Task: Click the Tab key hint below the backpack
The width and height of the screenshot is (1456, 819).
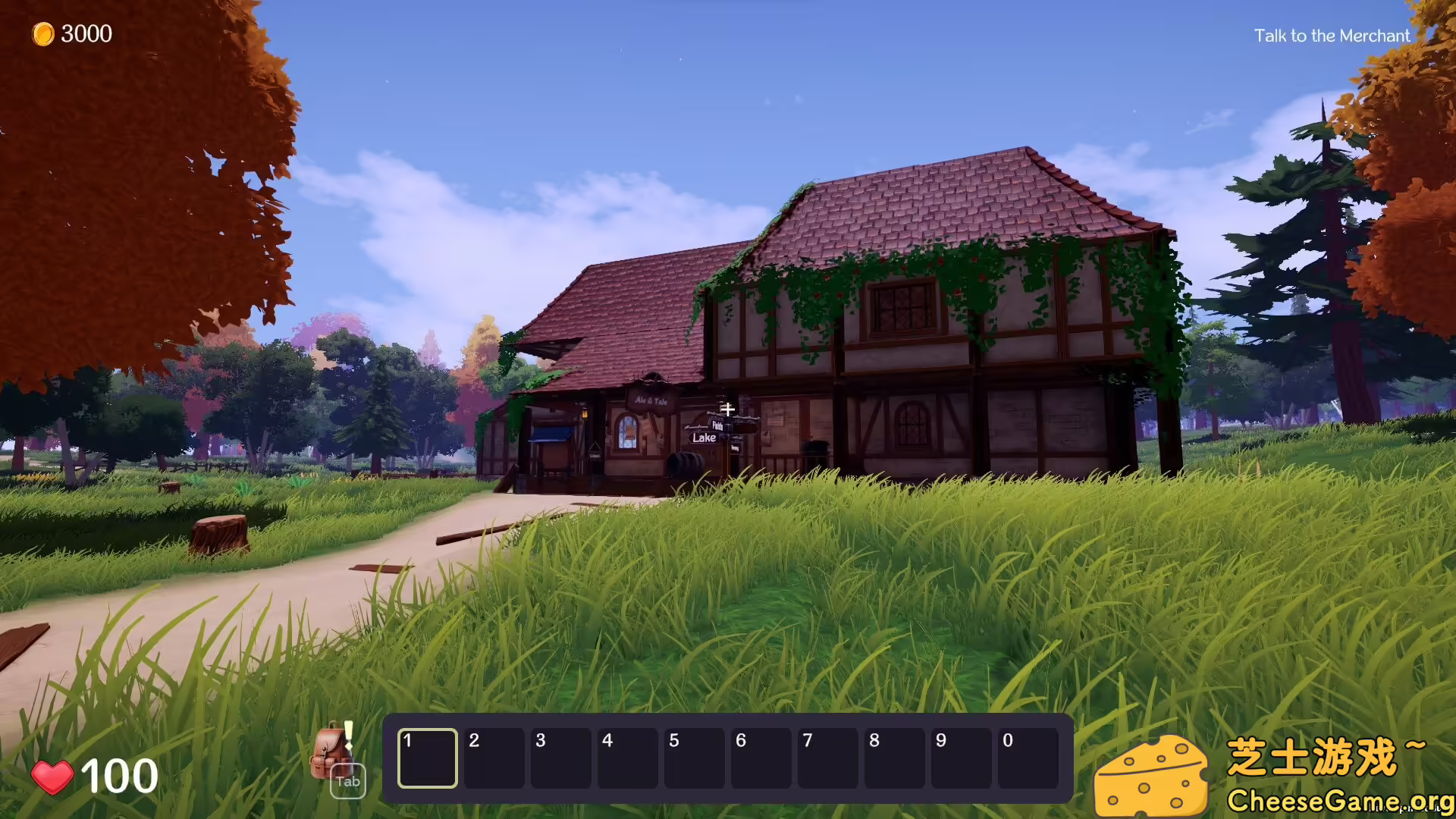Action: 347,782
